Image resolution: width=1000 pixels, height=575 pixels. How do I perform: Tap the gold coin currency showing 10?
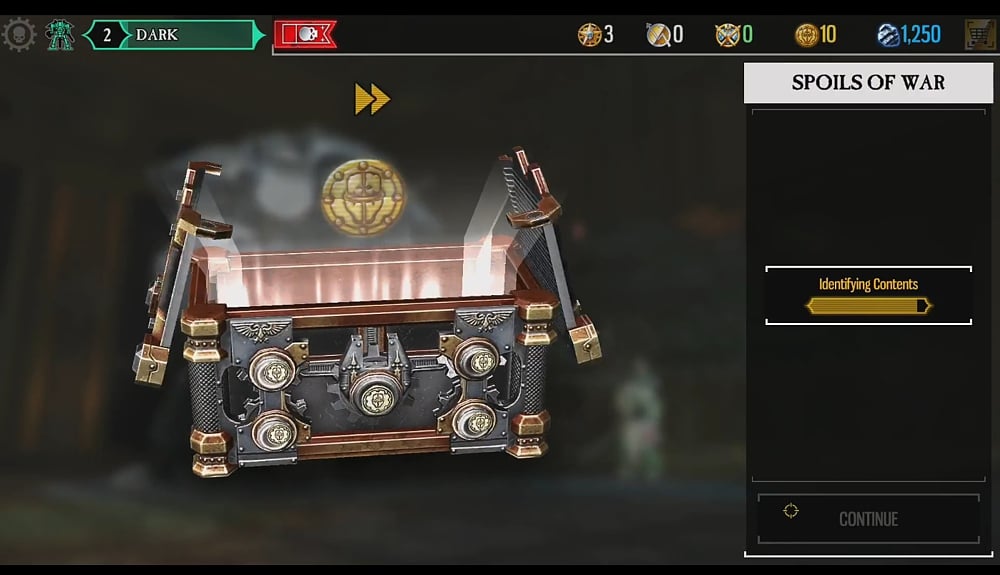coord(815,35)
